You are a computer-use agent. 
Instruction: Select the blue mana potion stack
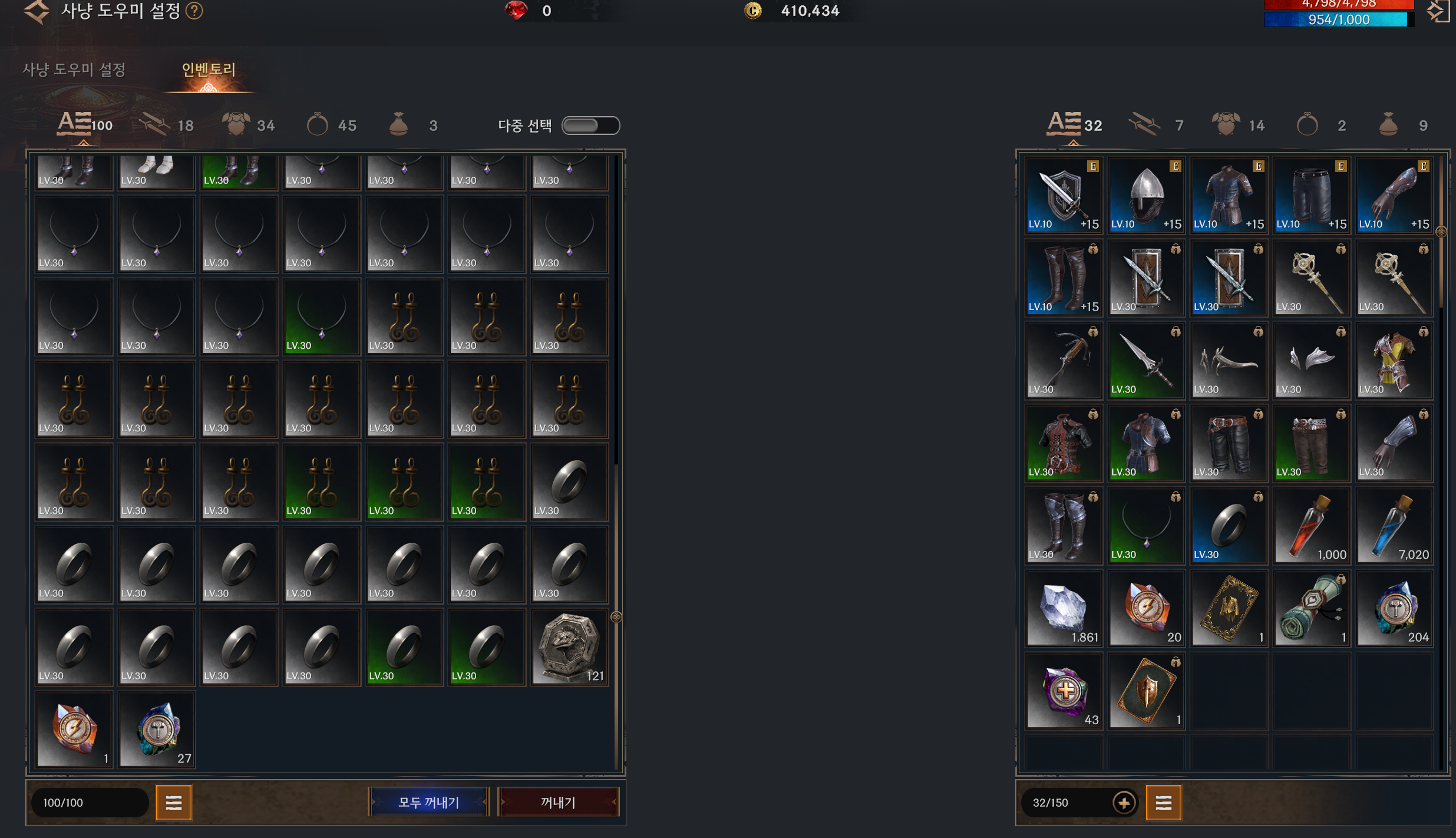point(1394,526)
